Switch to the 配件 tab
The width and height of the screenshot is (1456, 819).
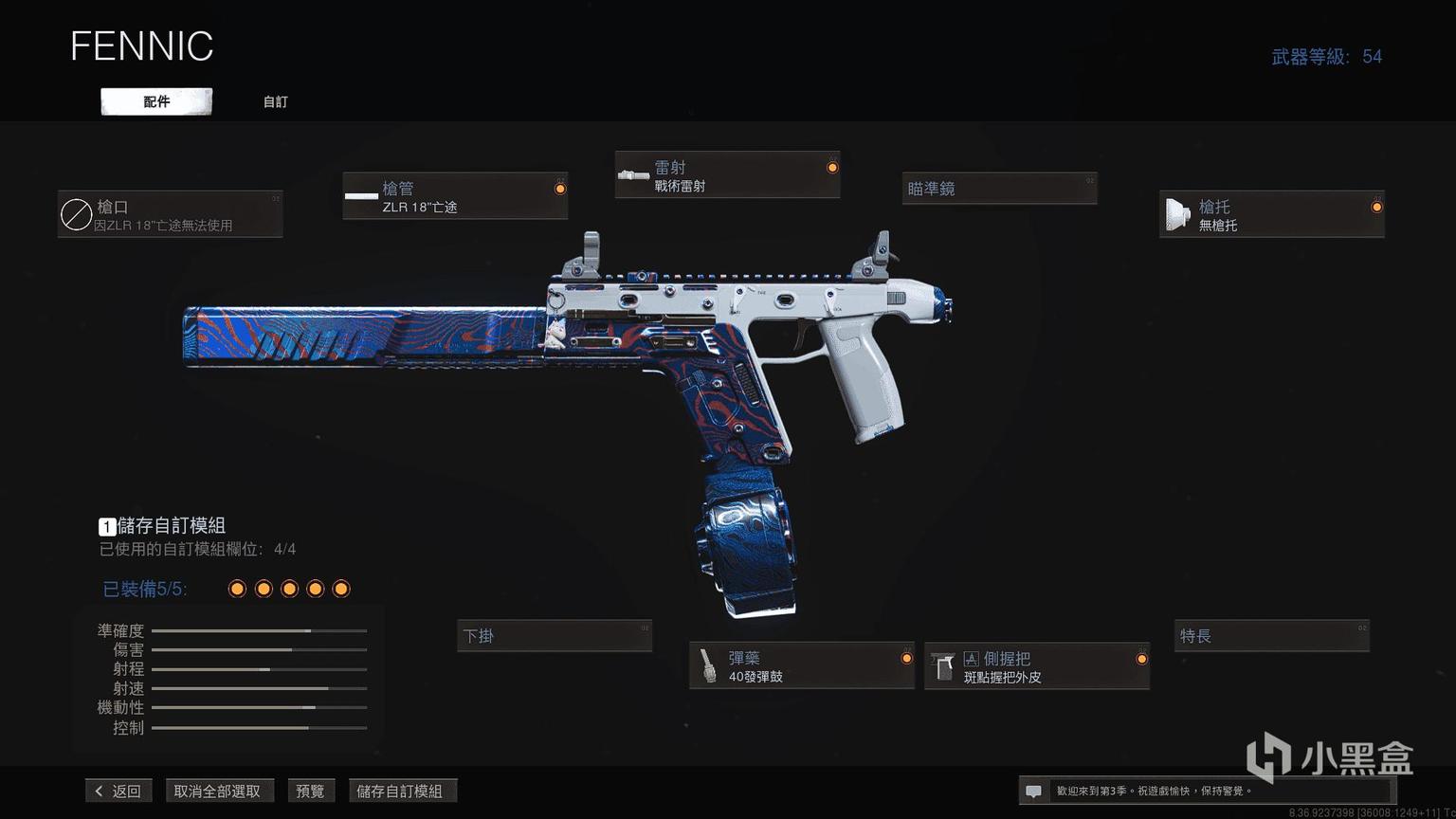point(156,101)
